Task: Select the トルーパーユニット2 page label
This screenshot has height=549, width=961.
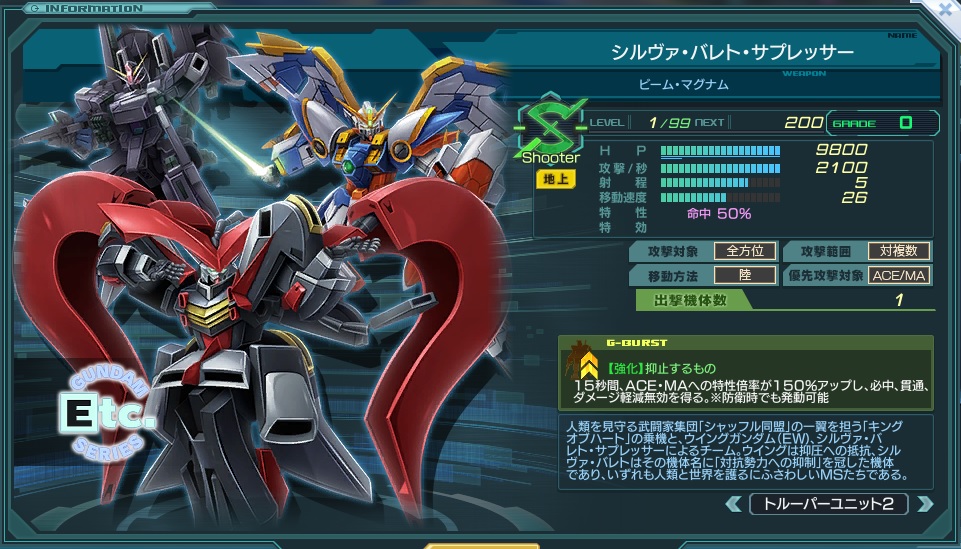Action: point(828,503)
